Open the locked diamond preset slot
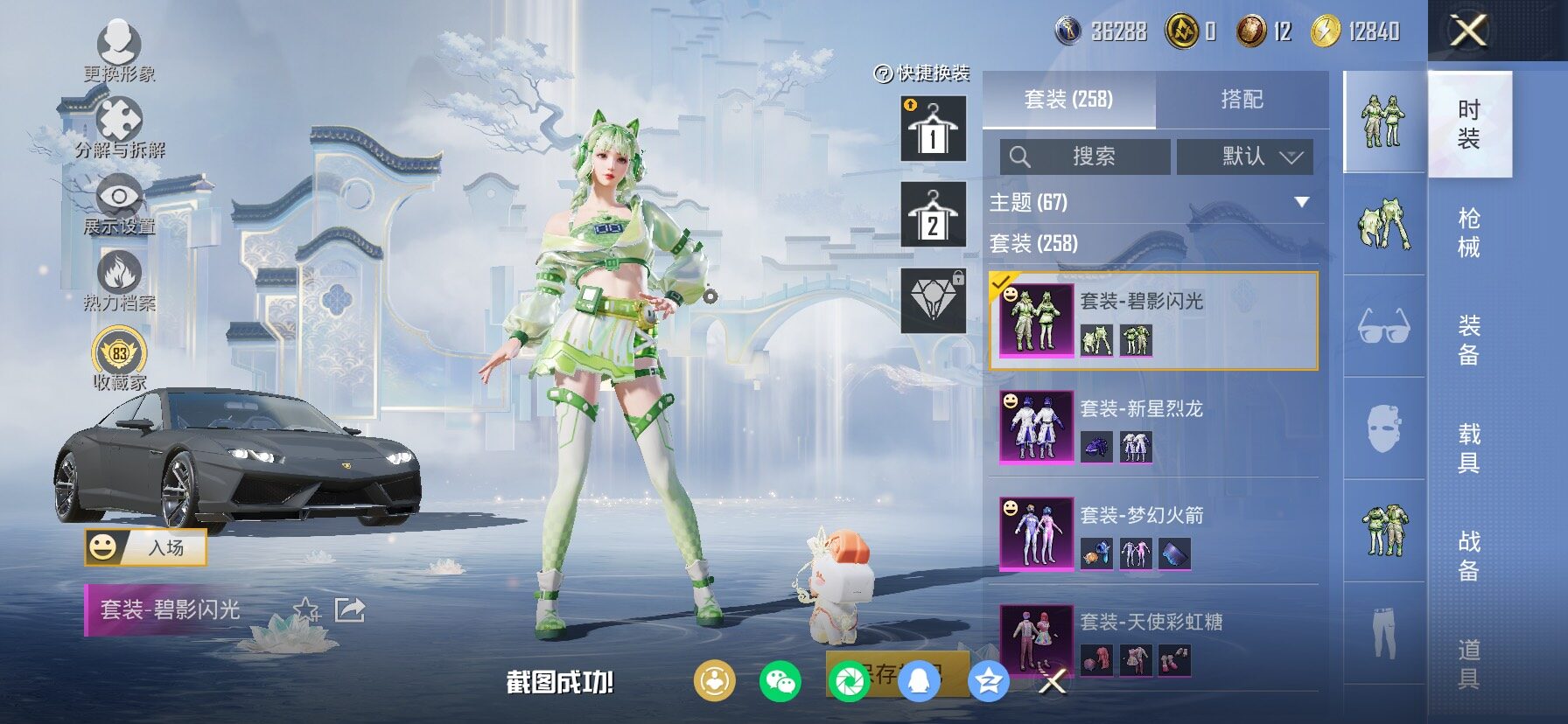 [933, 301]
